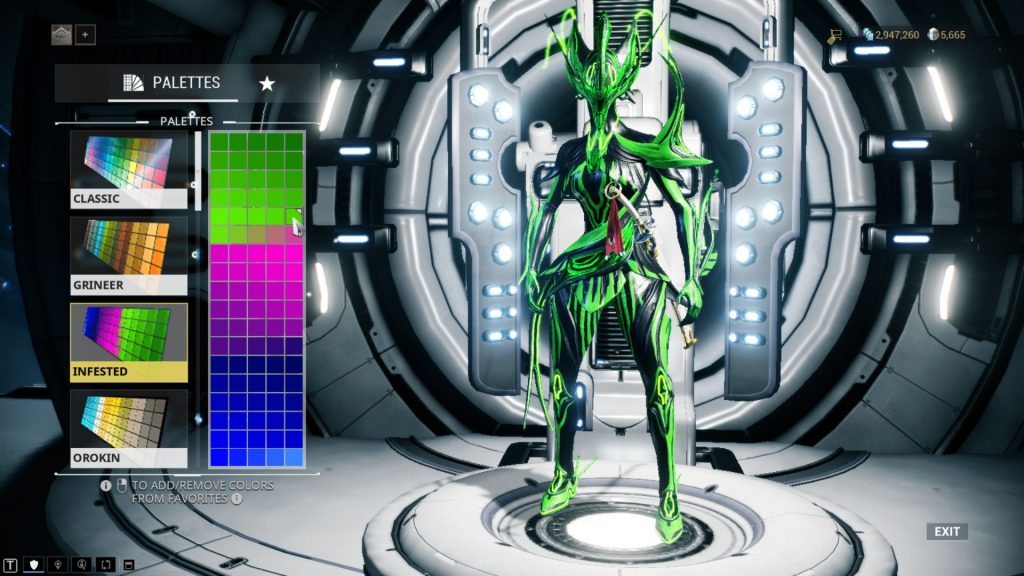Image resolution: width=1024 pixels, height=576 pixels.
Task: Click the small window icon in bottom toolbar
Action: [x=129, y=565]
